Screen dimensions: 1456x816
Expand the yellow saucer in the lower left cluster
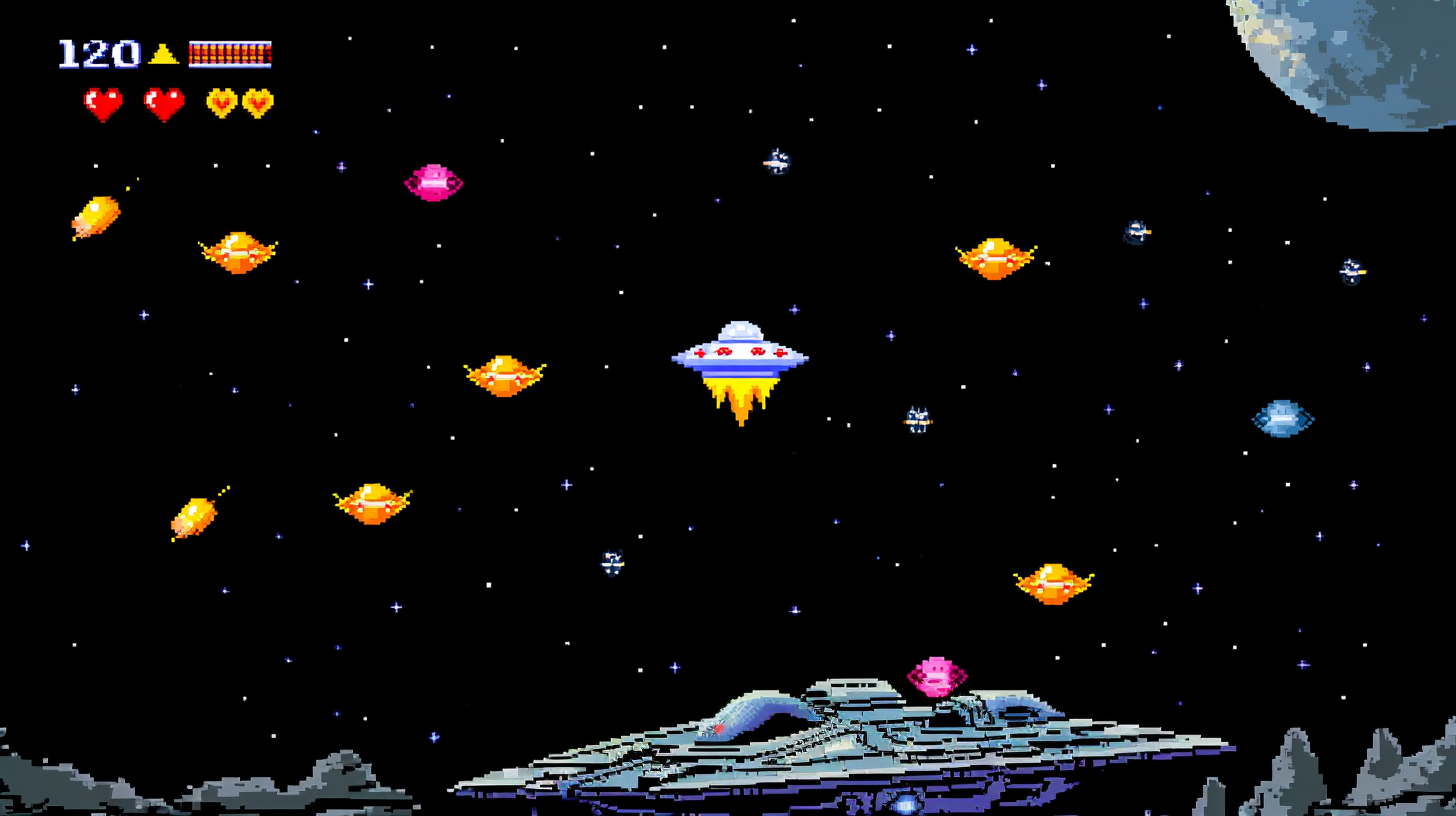(x=370, y=505)
